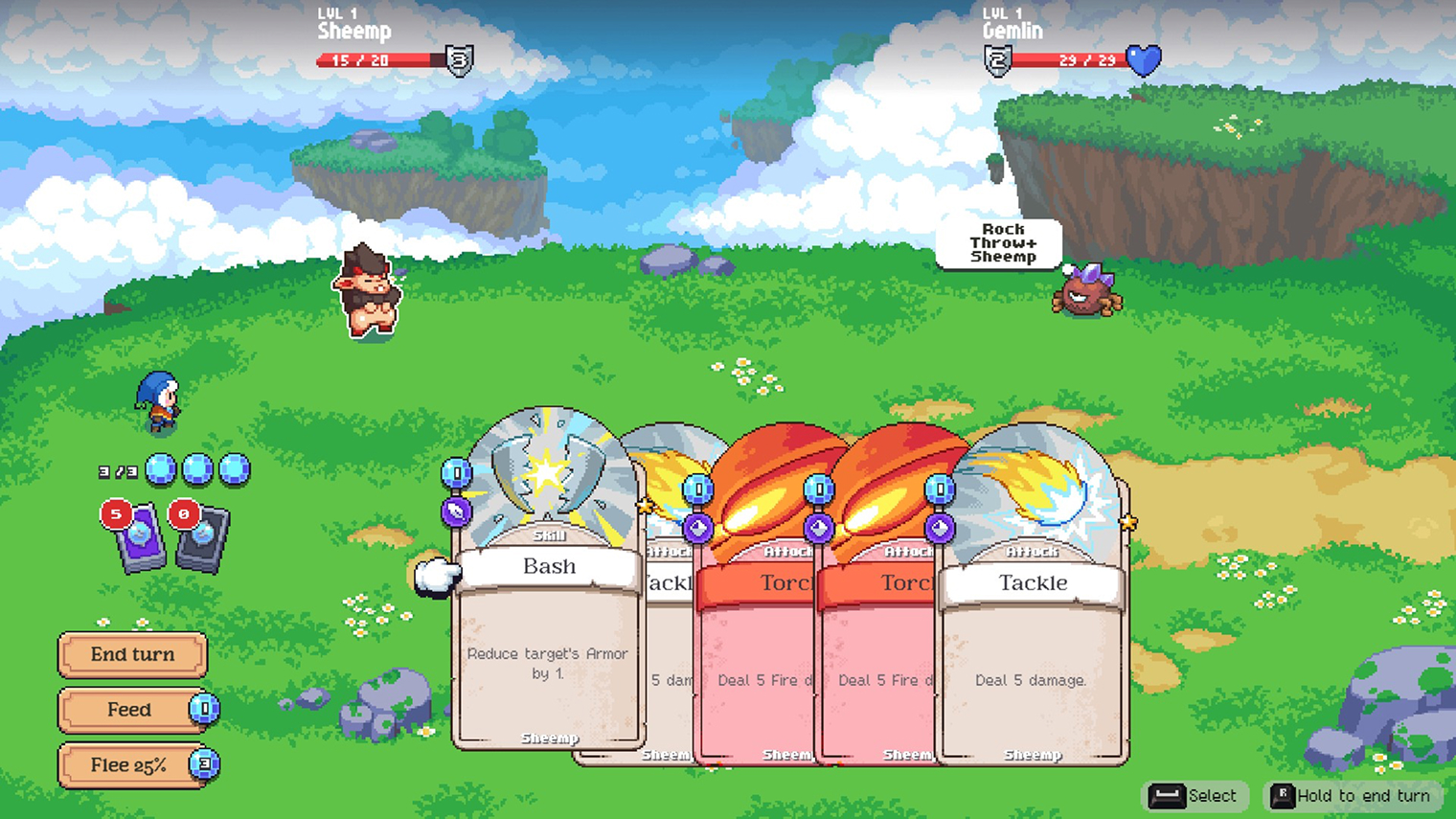Play the fully visible Tackle card
1456x819 pixels.
tap(1033, 632)
